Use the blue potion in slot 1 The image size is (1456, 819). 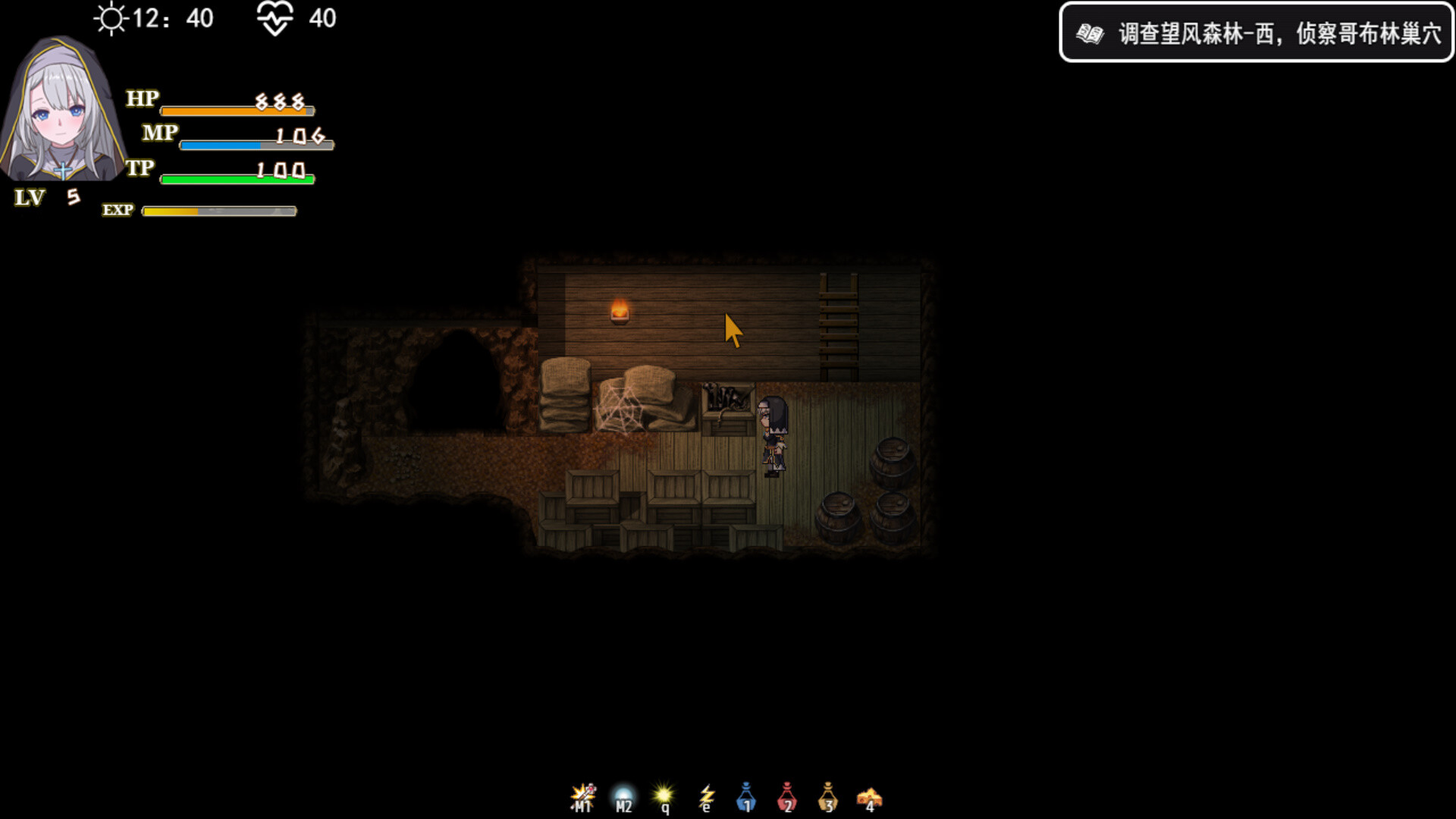[x=747, y=795]
